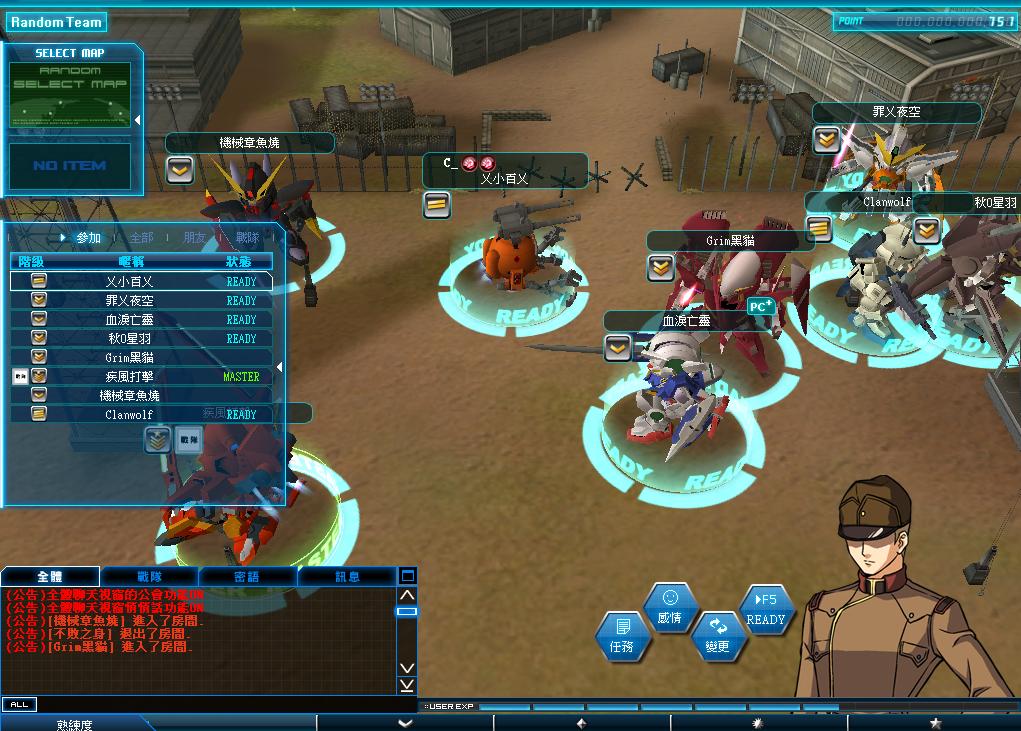Open the 訊息 message chat tab
Viewport: 1021px width, 731px height.
click(347, 577)
